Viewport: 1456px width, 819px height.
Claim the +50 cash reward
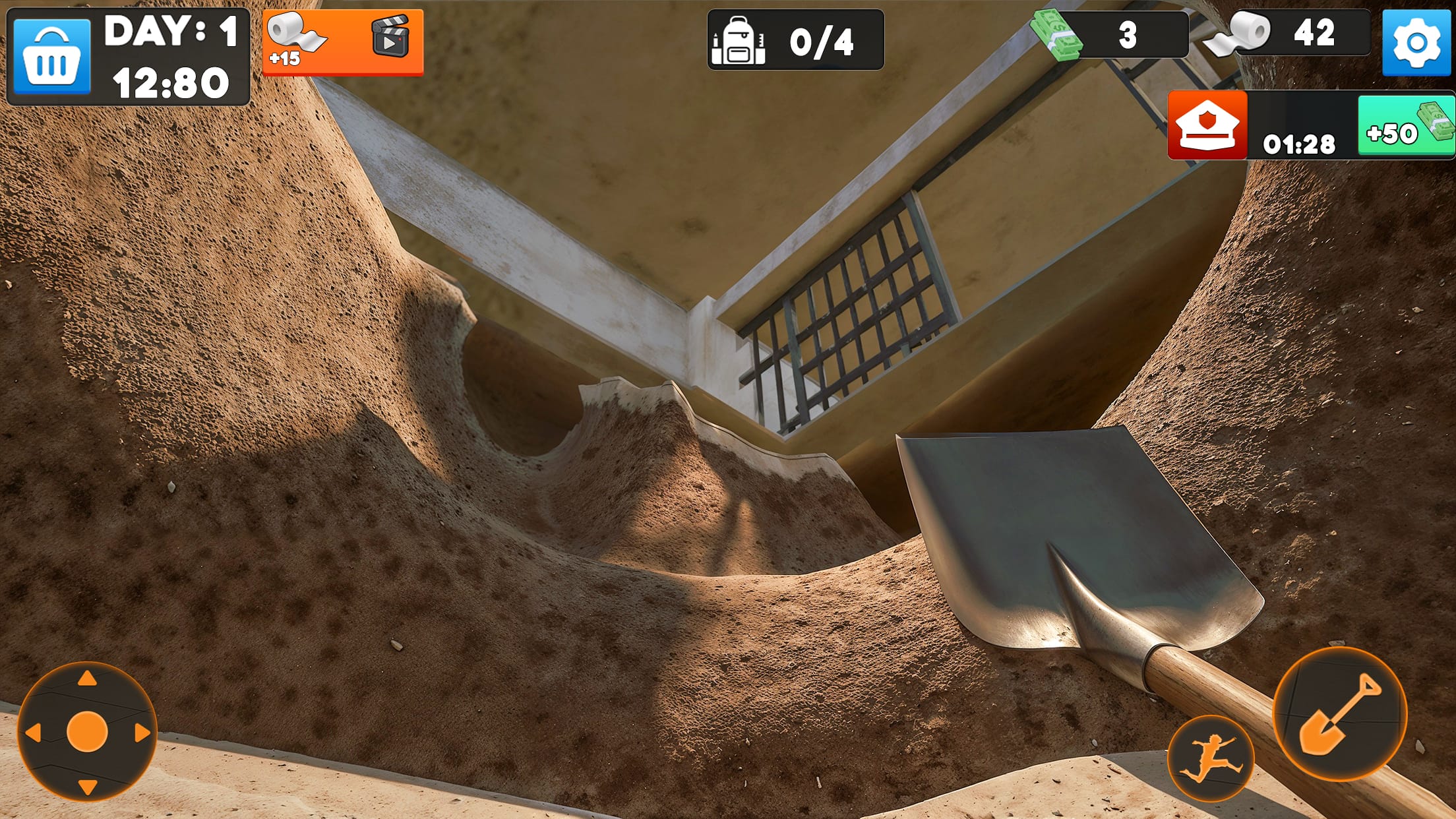(1403, 127)
